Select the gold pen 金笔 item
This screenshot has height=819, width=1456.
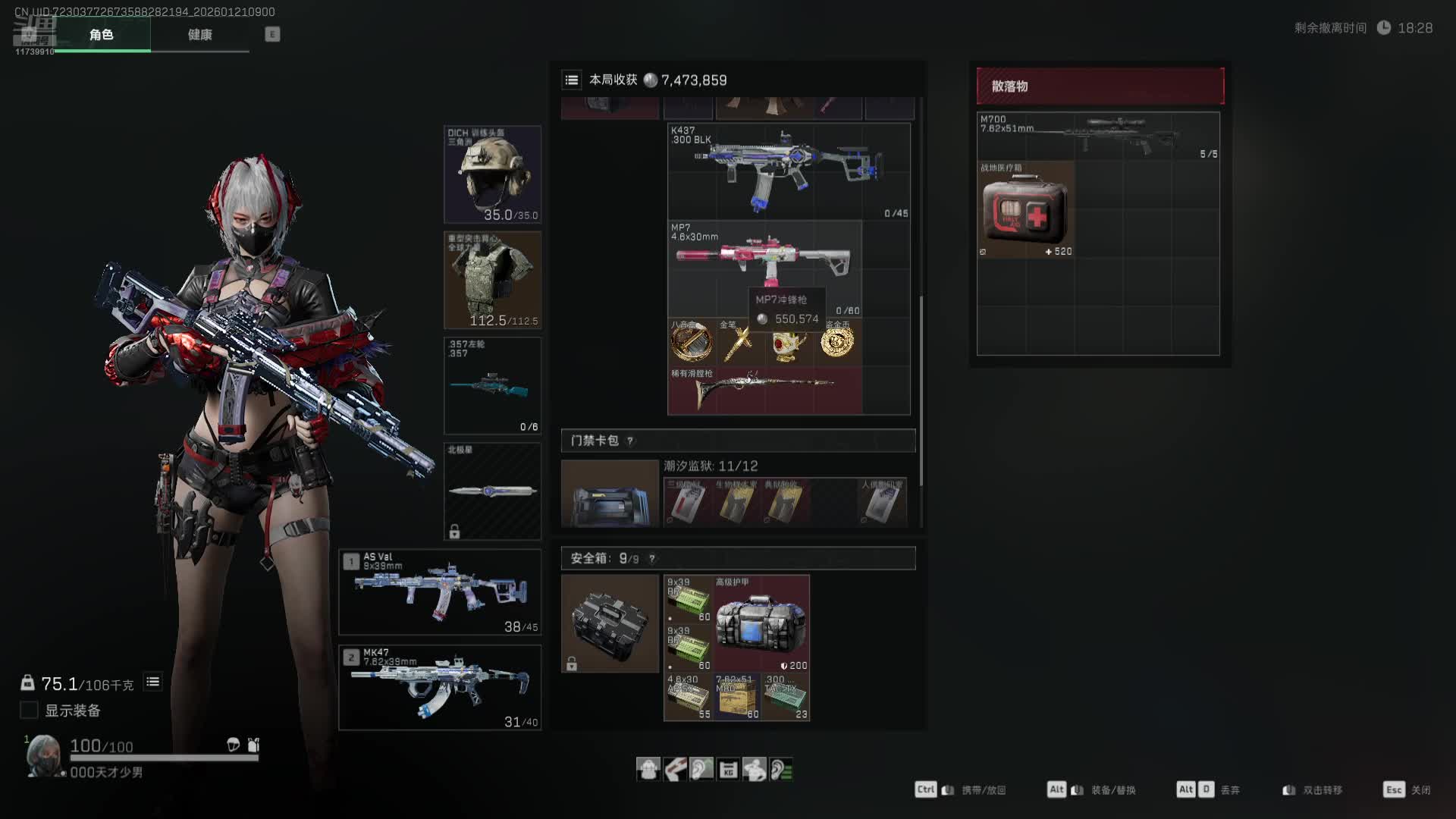[739, 343]
